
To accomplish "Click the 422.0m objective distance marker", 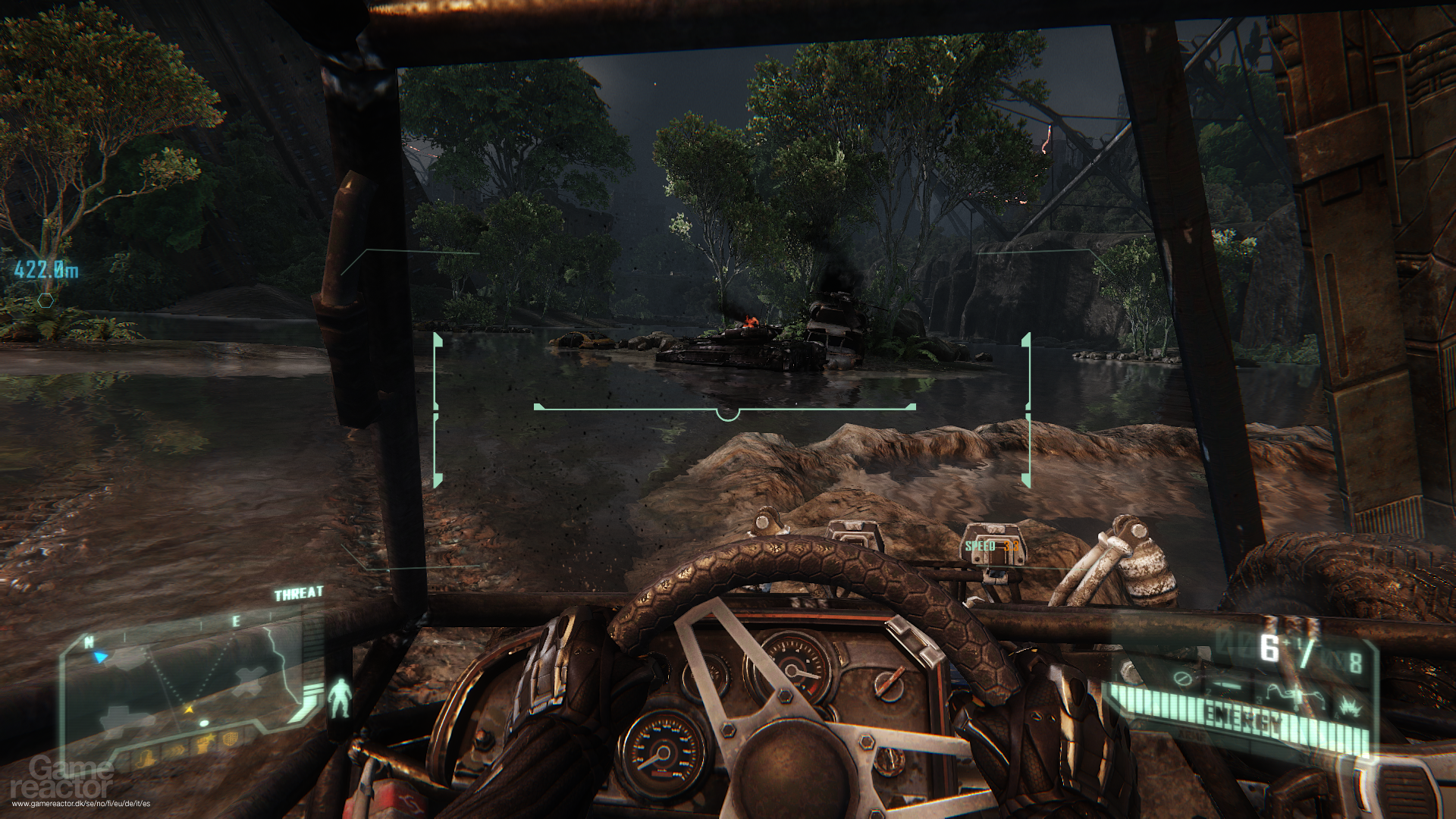I will coord(48,269).
